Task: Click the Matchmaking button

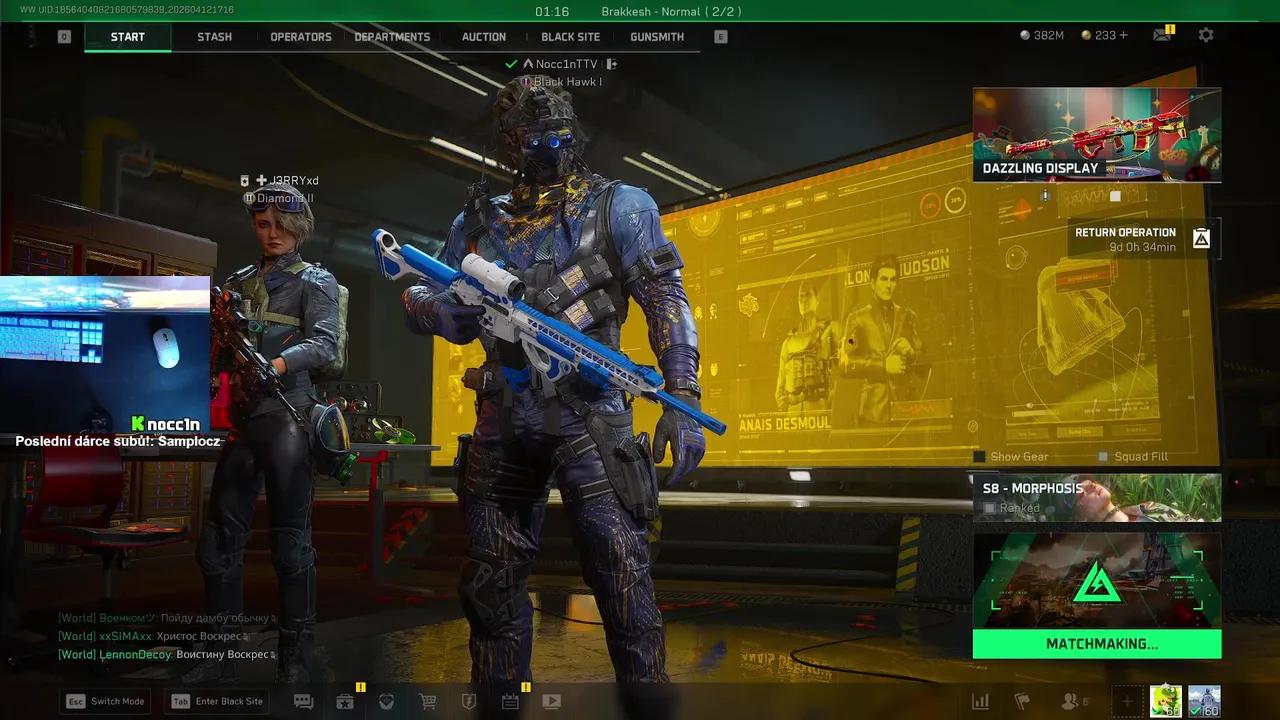Action: (x=1096, y=644)
